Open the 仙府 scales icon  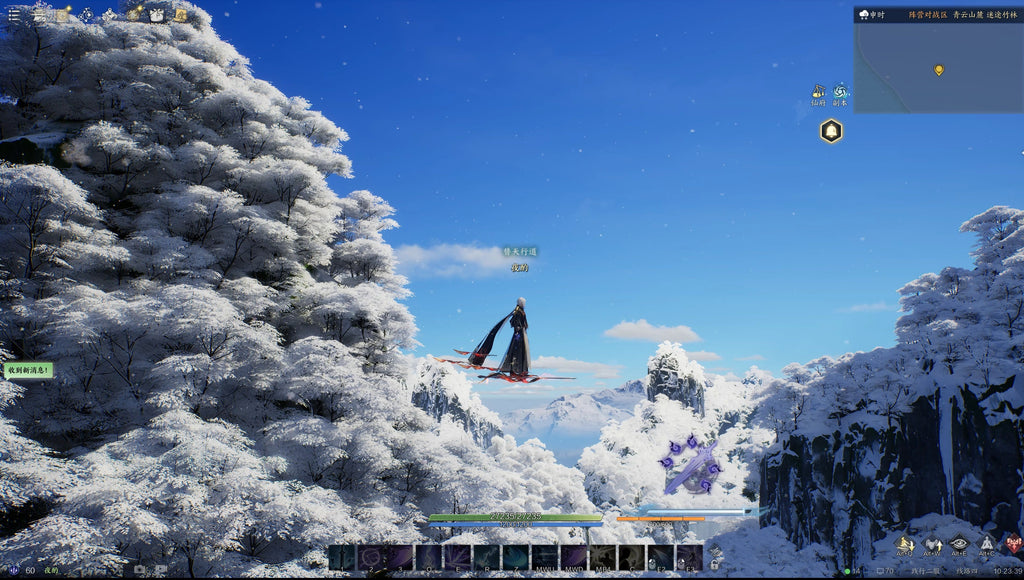click(x=818, y=92)
